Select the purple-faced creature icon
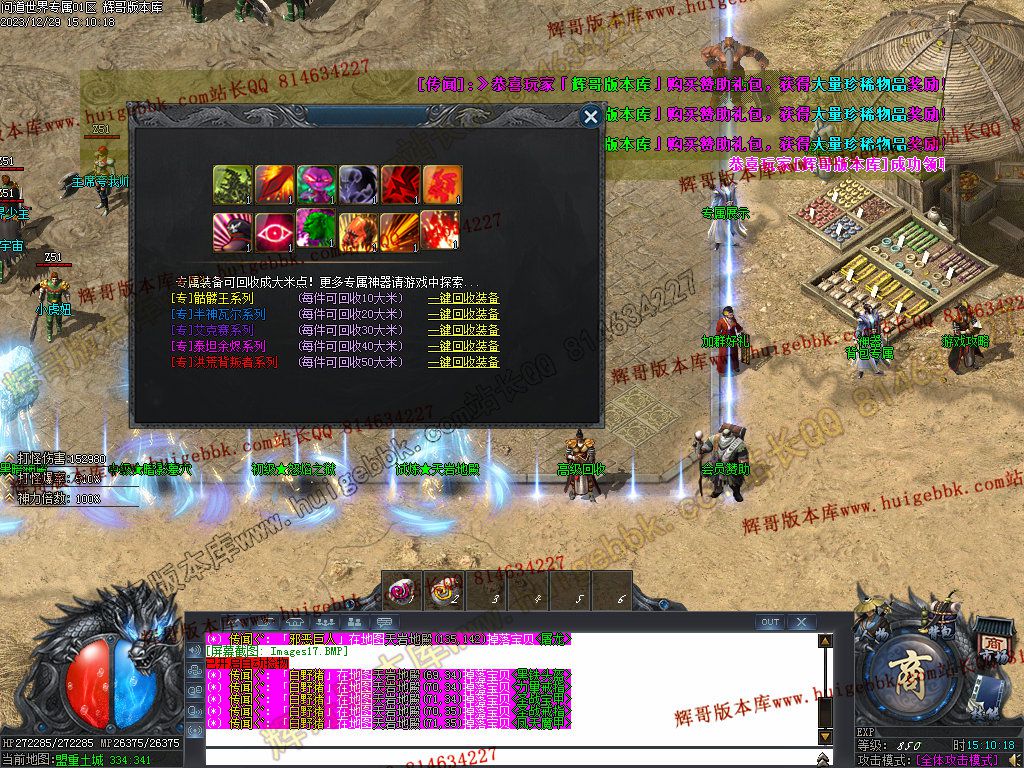The image size is (1024, 768). [316, 185]
